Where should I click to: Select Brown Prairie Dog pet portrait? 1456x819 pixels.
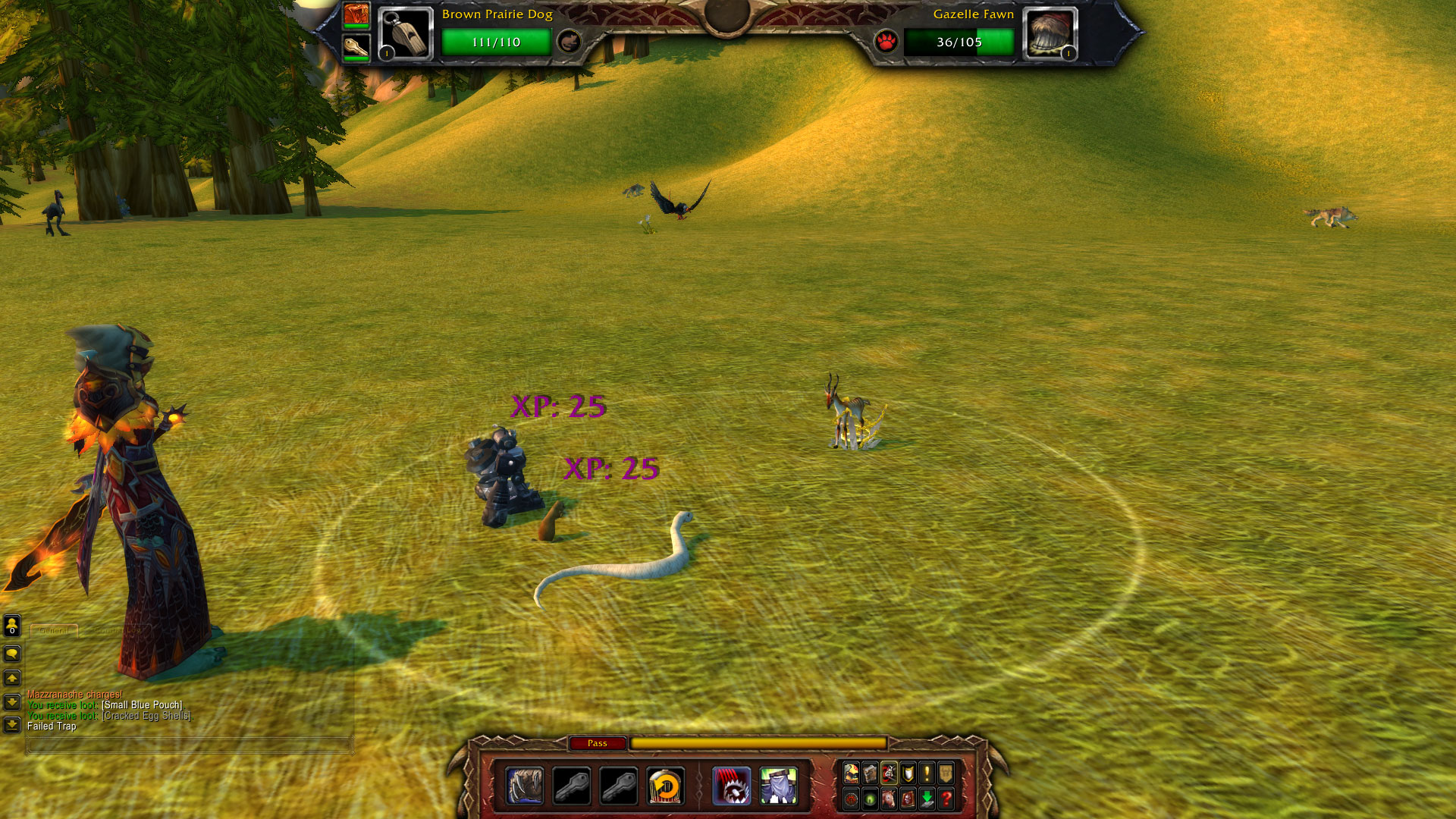click(405, 34)
